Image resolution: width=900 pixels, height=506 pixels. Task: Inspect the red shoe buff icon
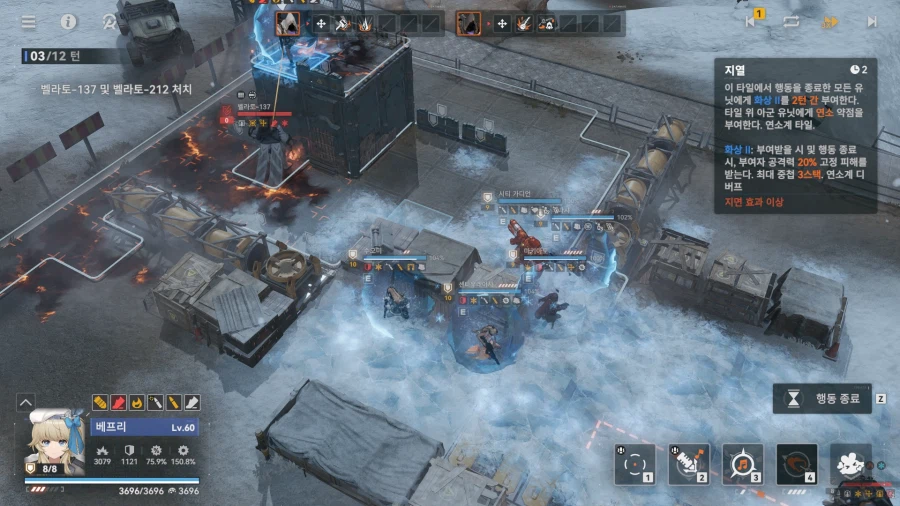pyautogui.click(x=118, y=403)
